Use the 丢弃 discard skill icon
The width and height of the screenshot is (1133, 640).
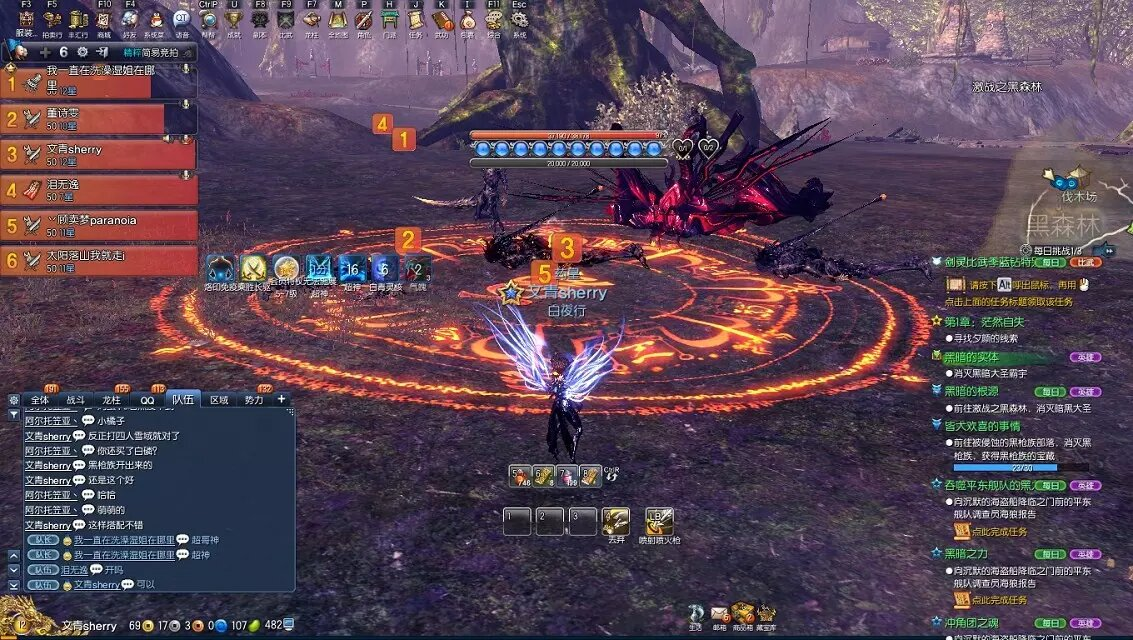[616, 521]
